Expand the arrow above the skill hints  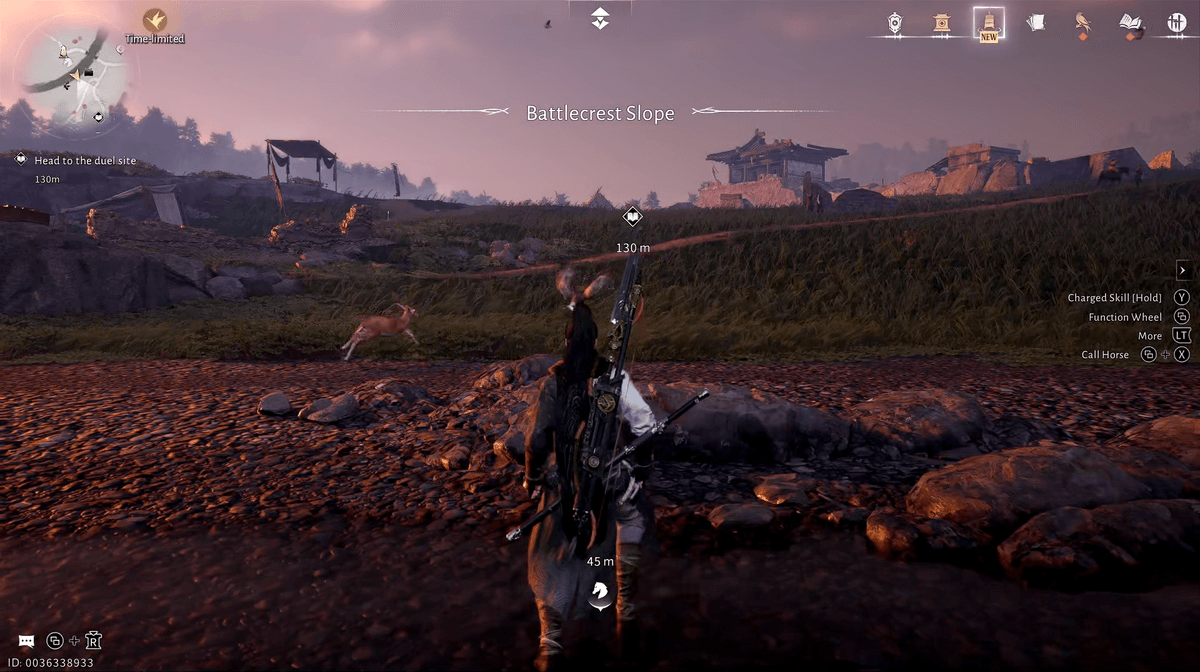click(x=1181, y=270)
